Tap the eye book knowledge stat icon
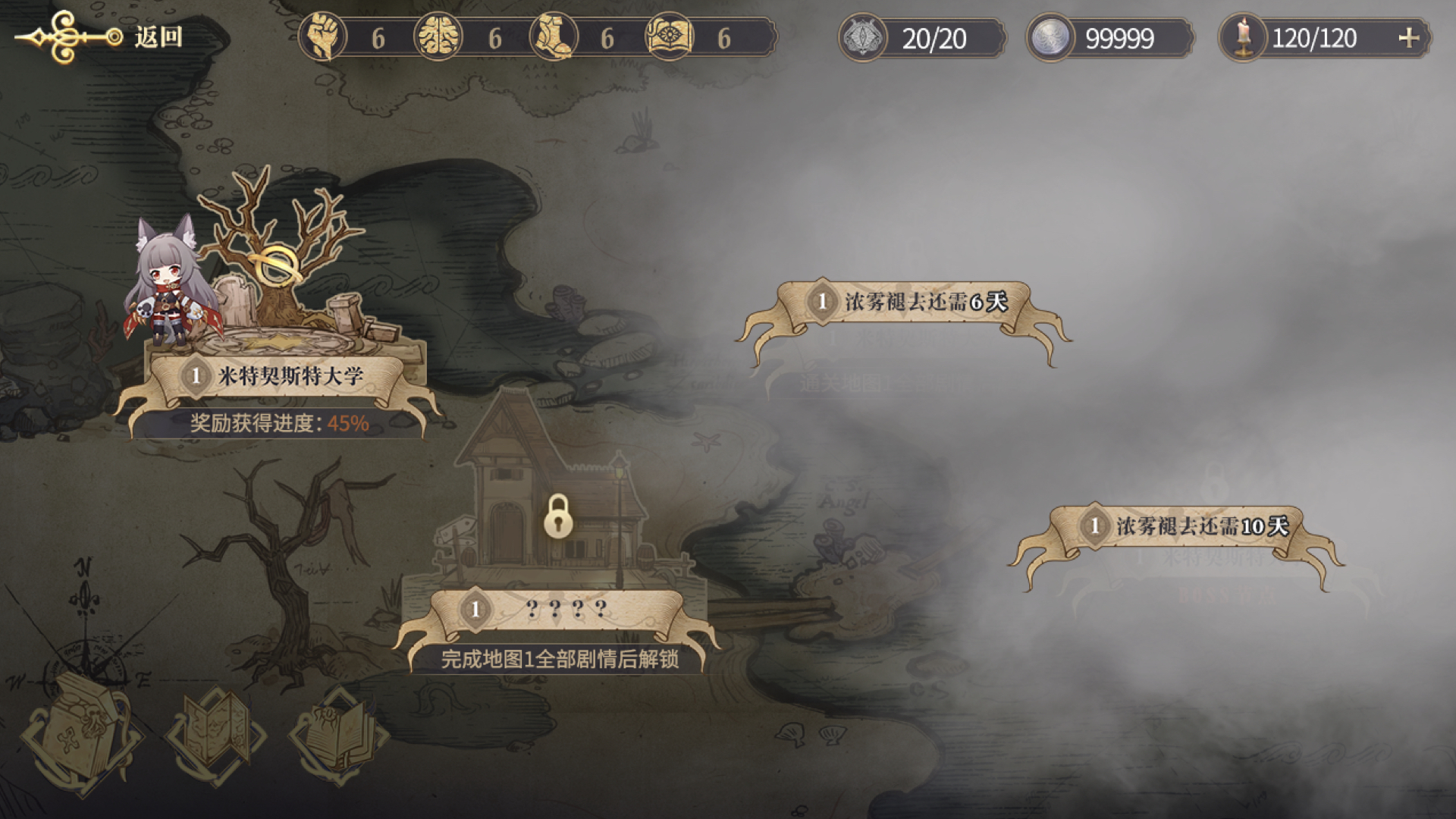 (x=670, y=37)
